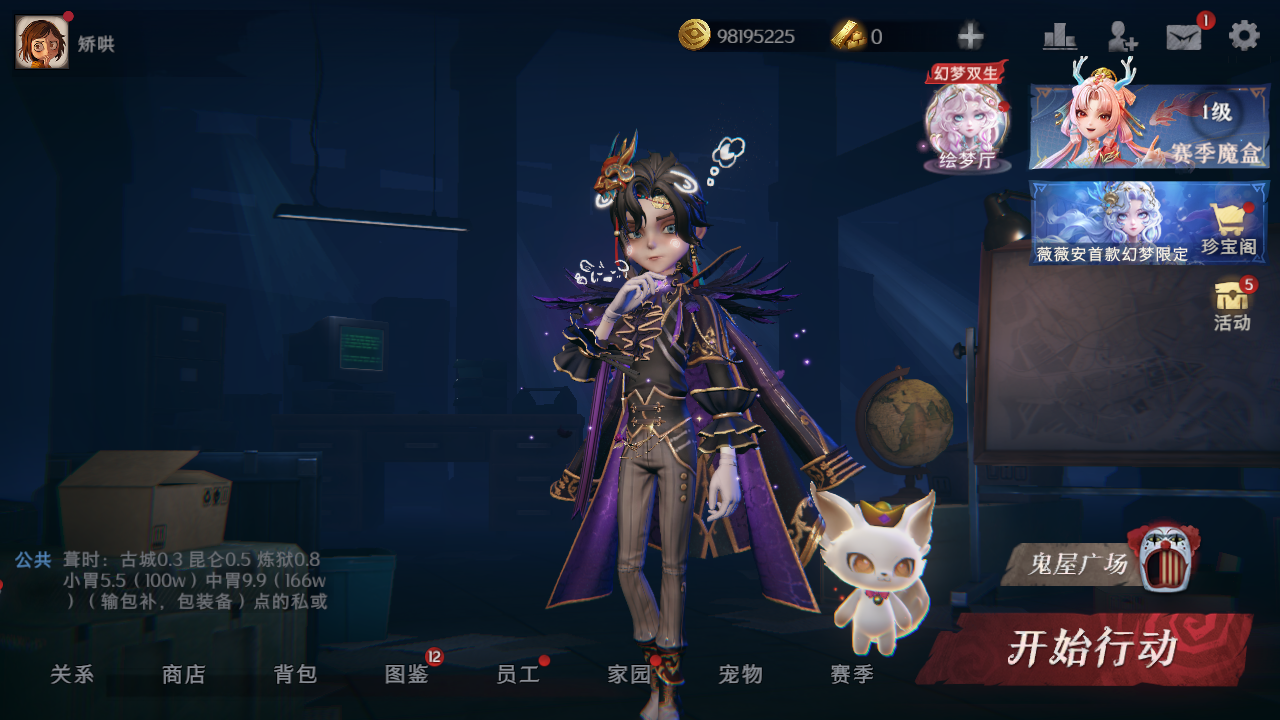Enter 鬼屋广场 mode

tap(1098, 564)
